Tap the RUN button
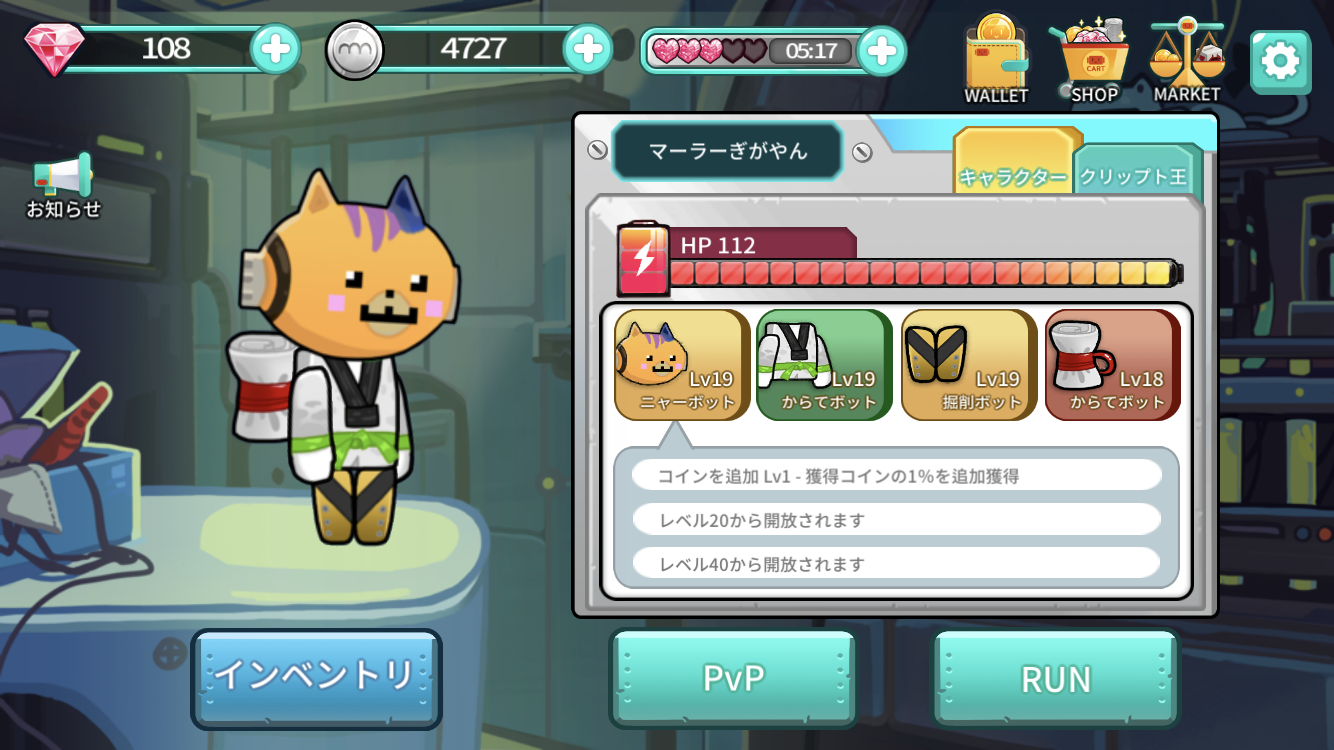 coord(1056,678)
